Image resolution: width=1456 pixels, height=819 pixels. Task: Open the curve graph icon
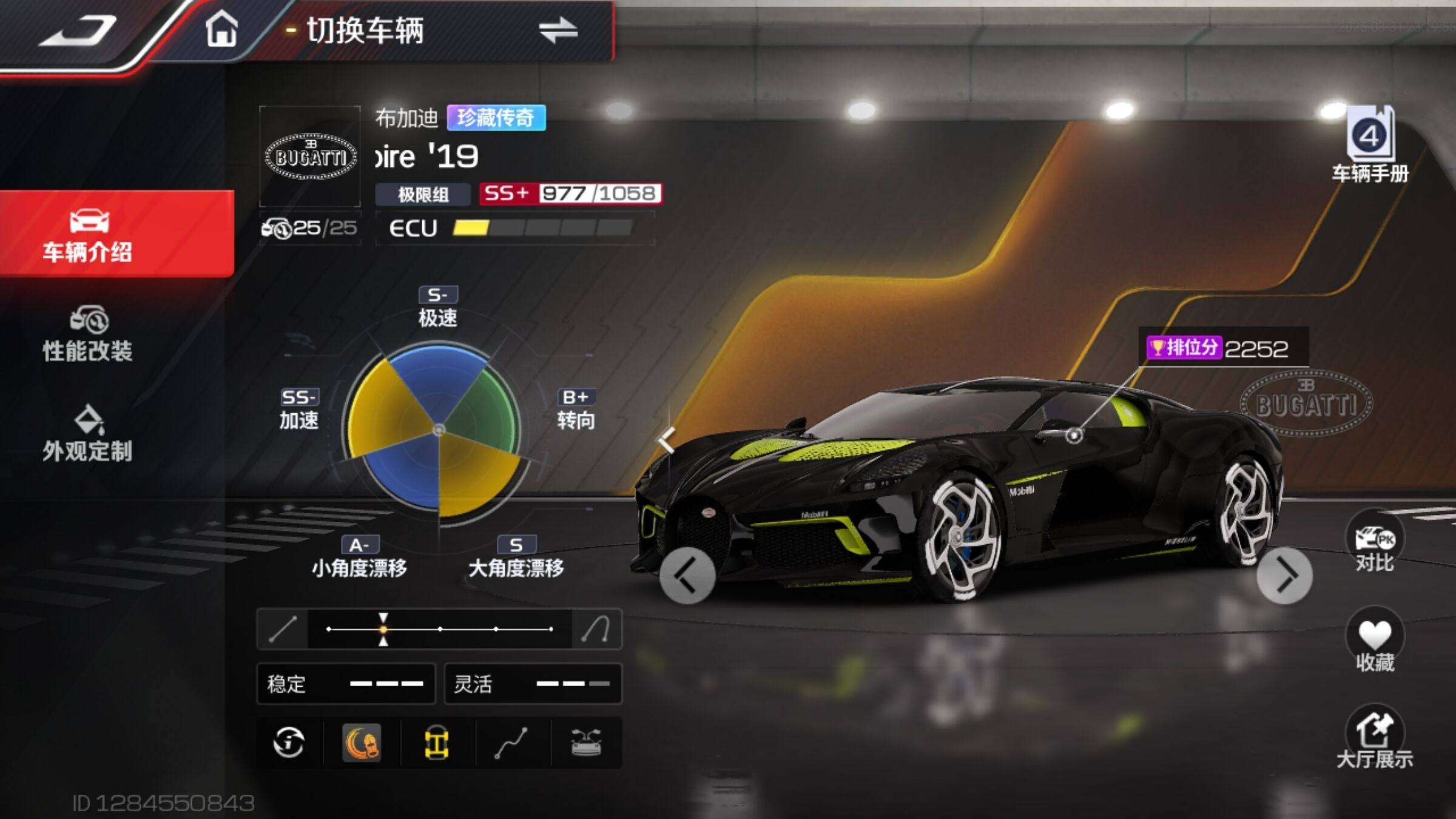coord(511,743)
